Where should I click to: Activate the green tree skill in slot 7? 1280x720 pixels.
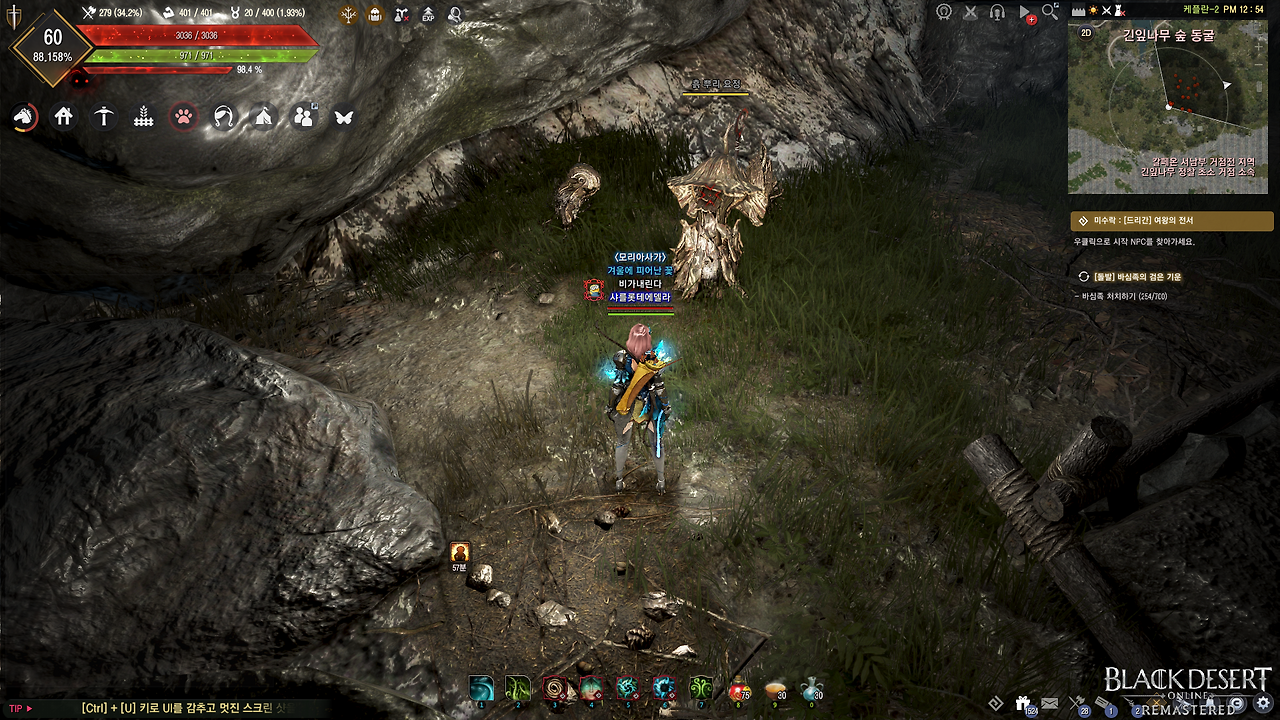point(701,688)
